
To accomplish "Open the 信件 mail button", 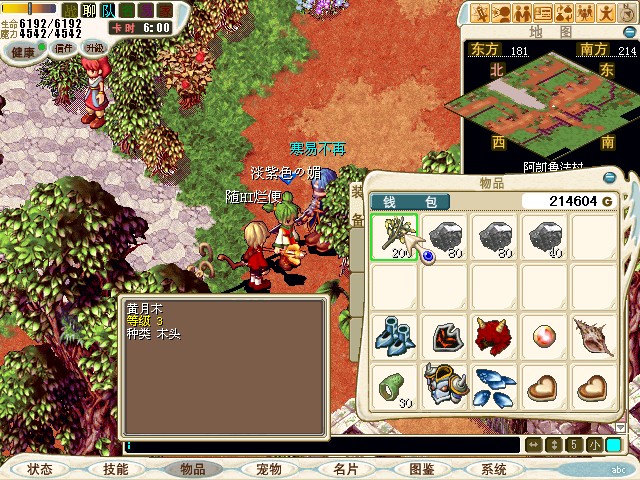I will tap(64, 48).
